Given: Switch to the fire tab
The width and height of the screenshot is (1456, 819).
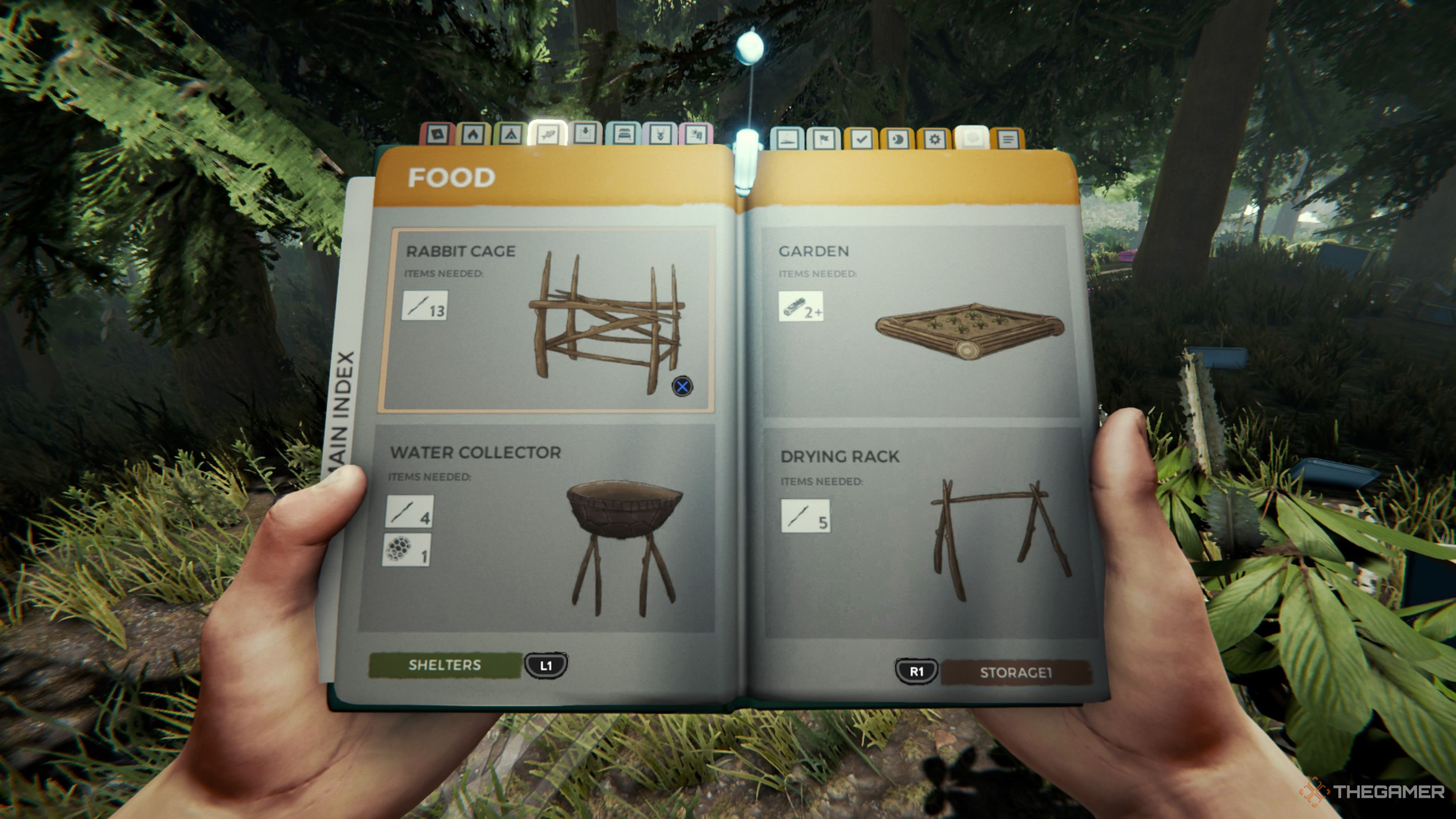Looking at the screenshot, I should 473,135.
